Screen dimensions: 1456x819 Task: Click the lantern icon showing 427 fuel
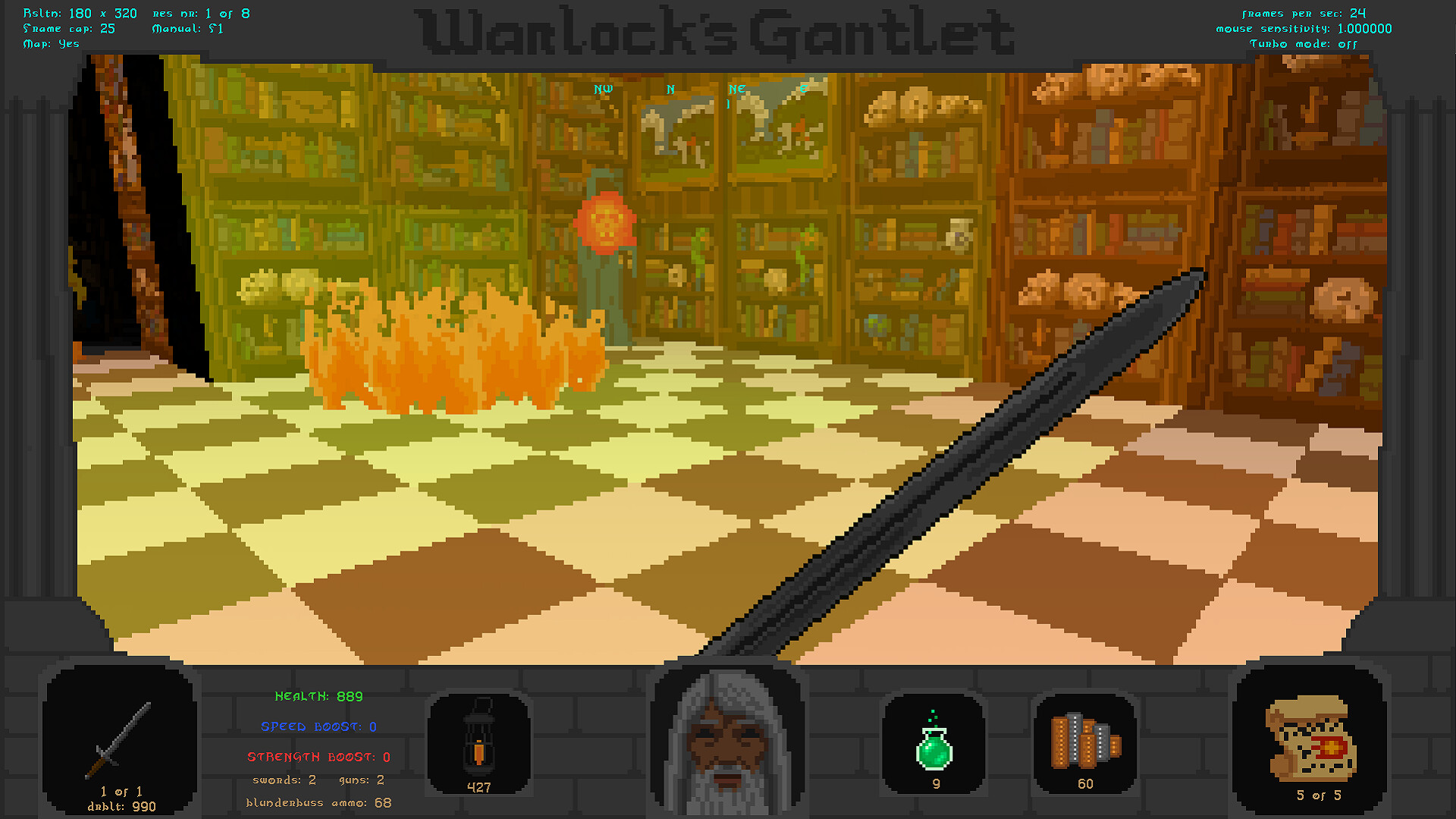(480, 739)
